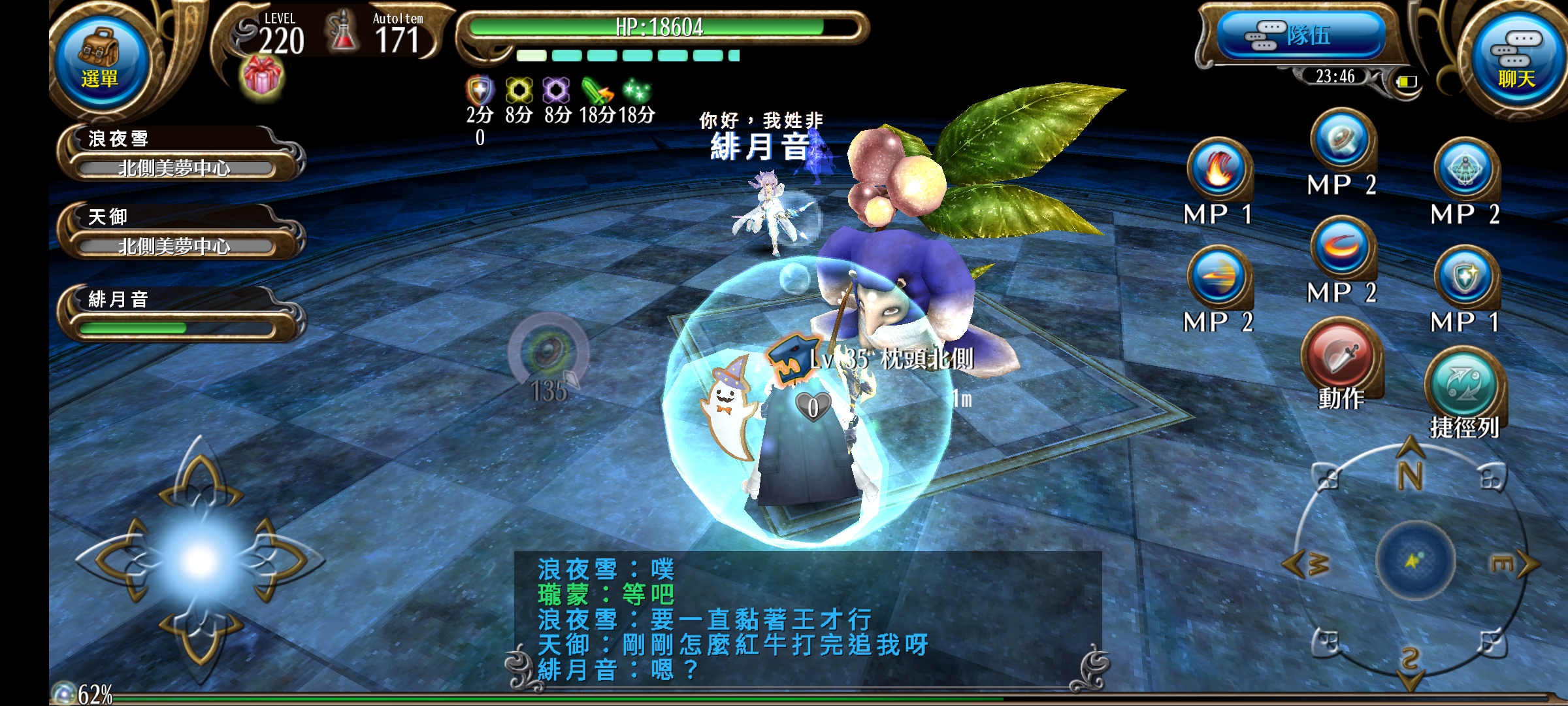This screenshot has width=1568, height=706.
Task: Use the orange dash strike skill
Action: [1218, 277]
